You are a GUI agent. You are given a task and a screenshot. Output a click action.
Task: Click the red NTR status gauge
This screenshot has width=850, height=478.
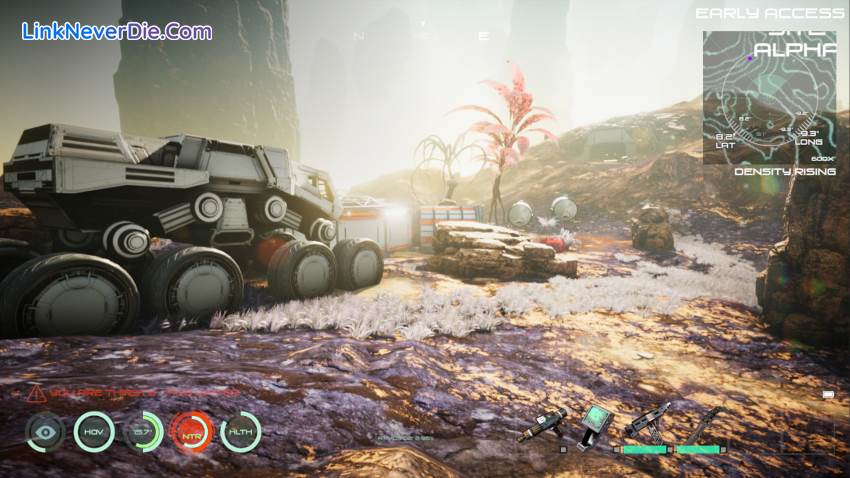(x=191, y=432)
